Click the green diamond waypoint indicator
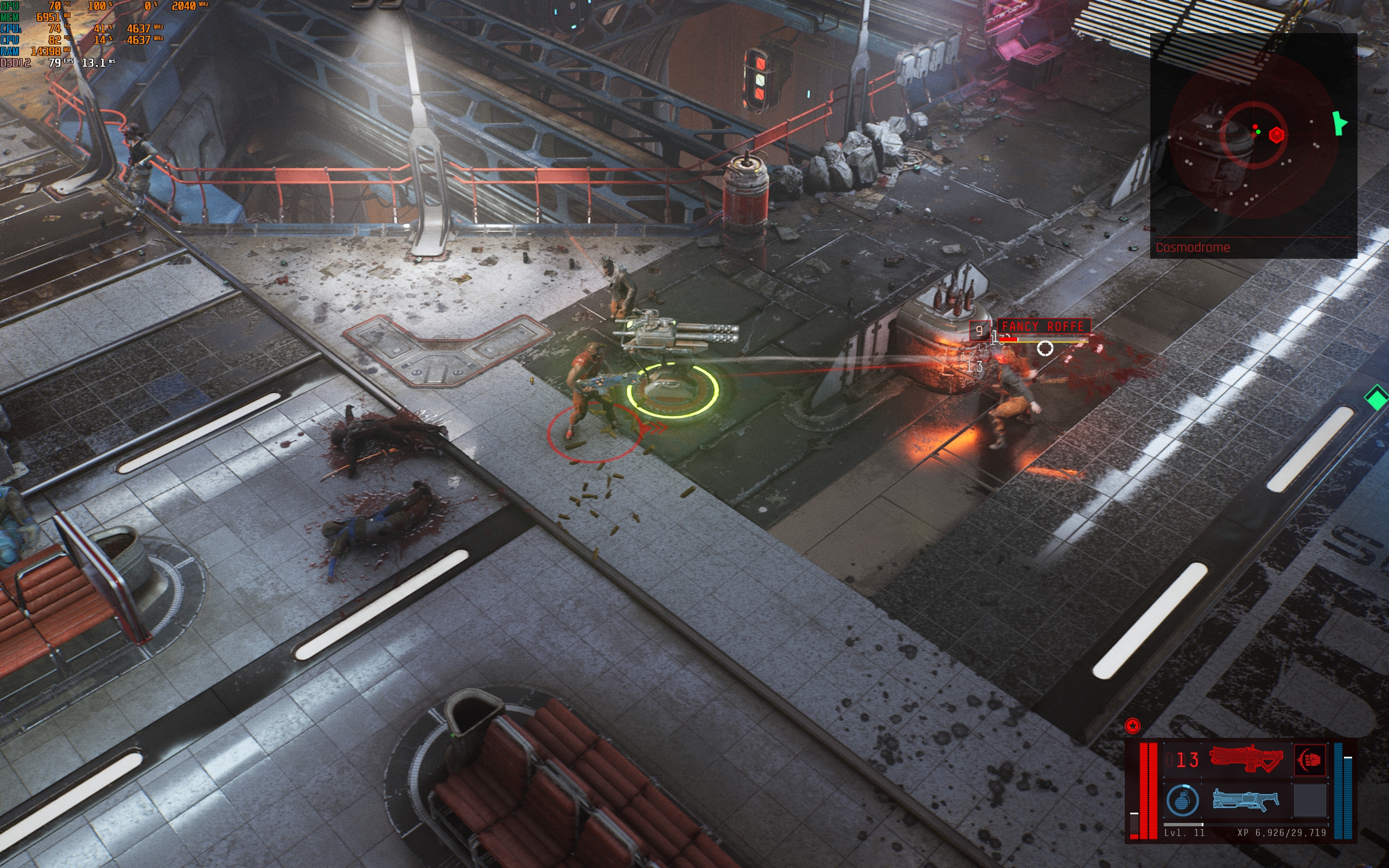This screenshot has width=1389, height=868. (1377, 398)
